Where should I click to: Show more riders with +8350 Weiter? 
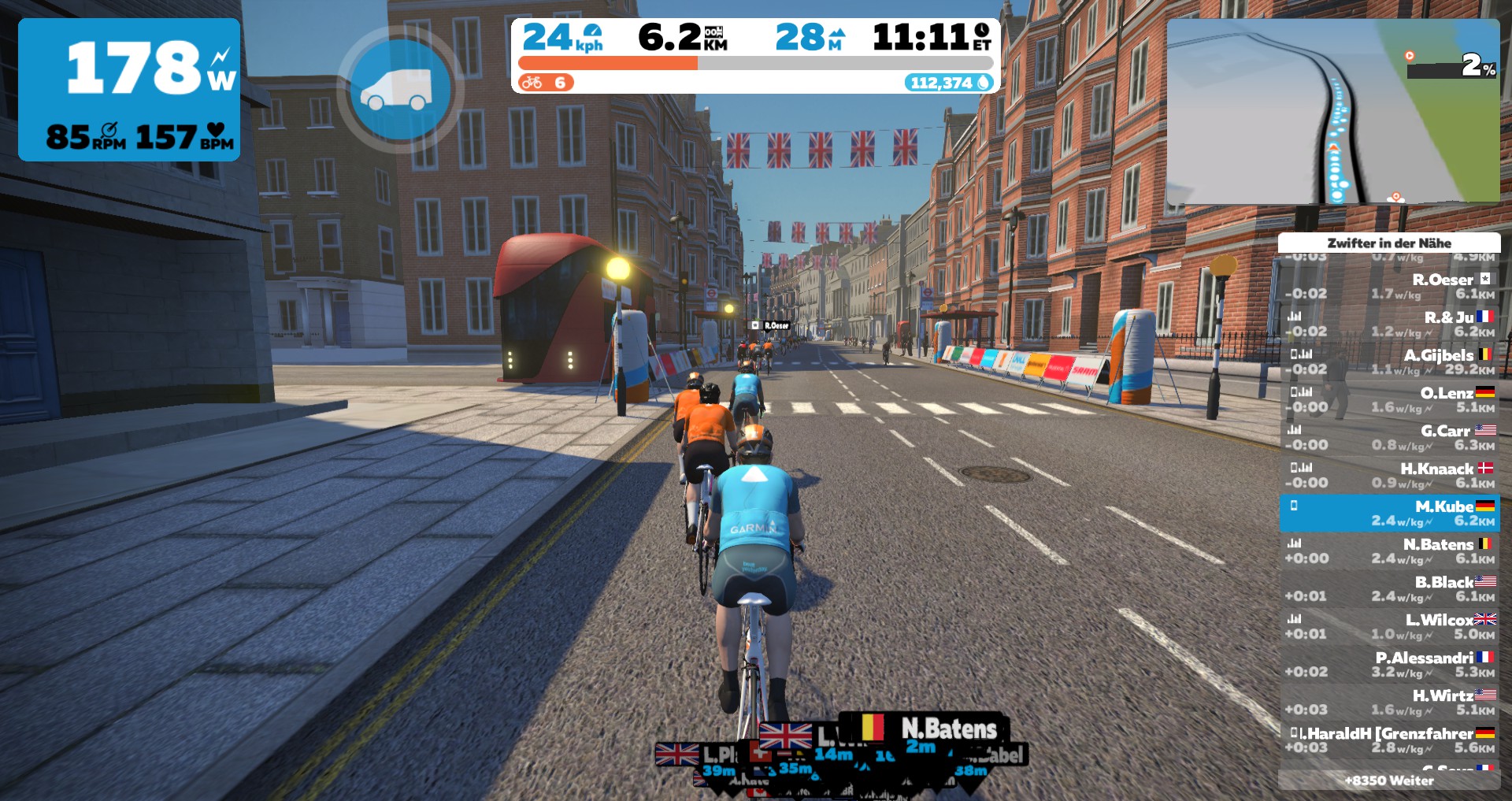[x=1389, y=781]
